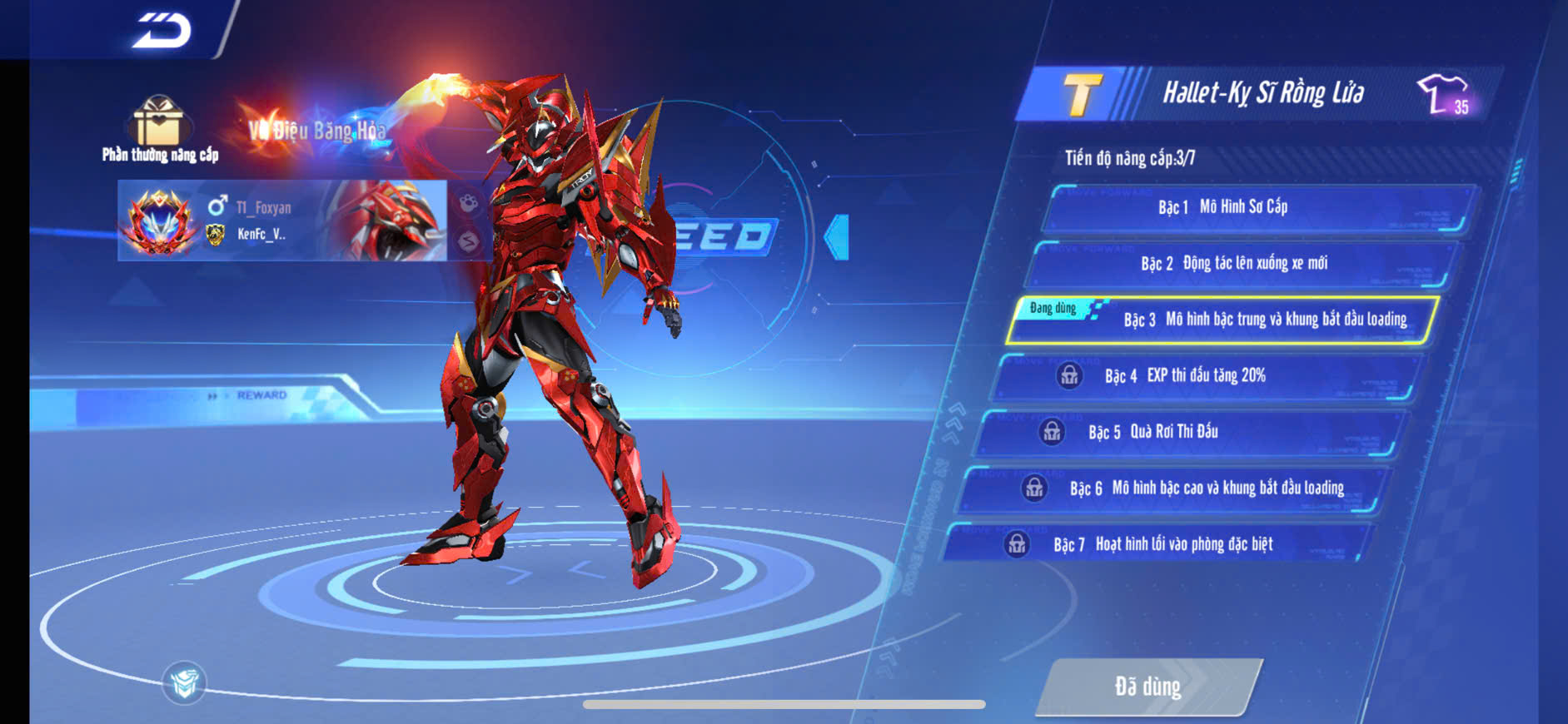Choose Bậc 2 Động tác lên xuống xe mới
The height and width of the screenshot is (724, 1568).
click(1242, 264)
